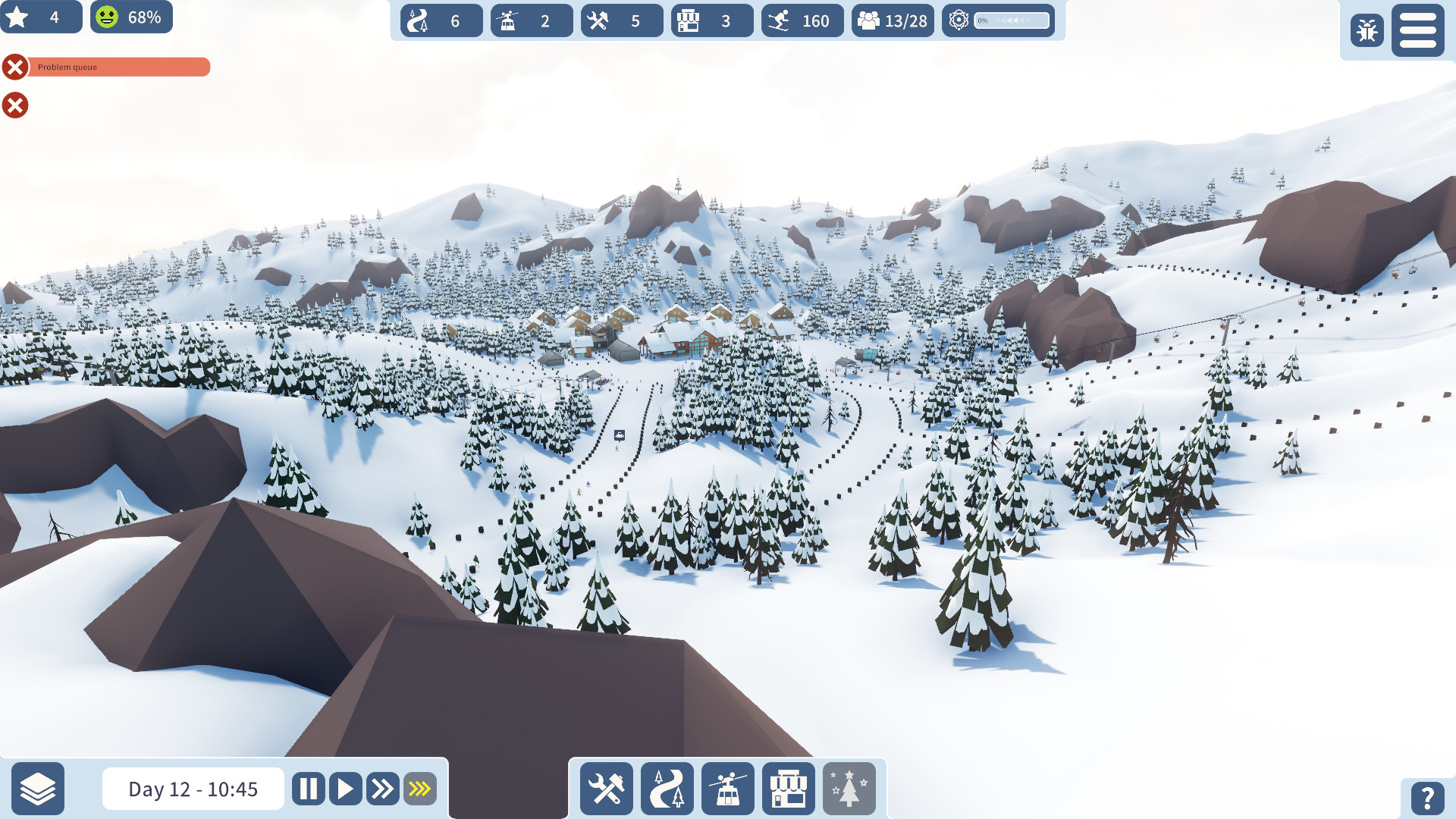Open the layers overlay button
The width and height of the screenshot is (1456, 819).
pos(38,789)
